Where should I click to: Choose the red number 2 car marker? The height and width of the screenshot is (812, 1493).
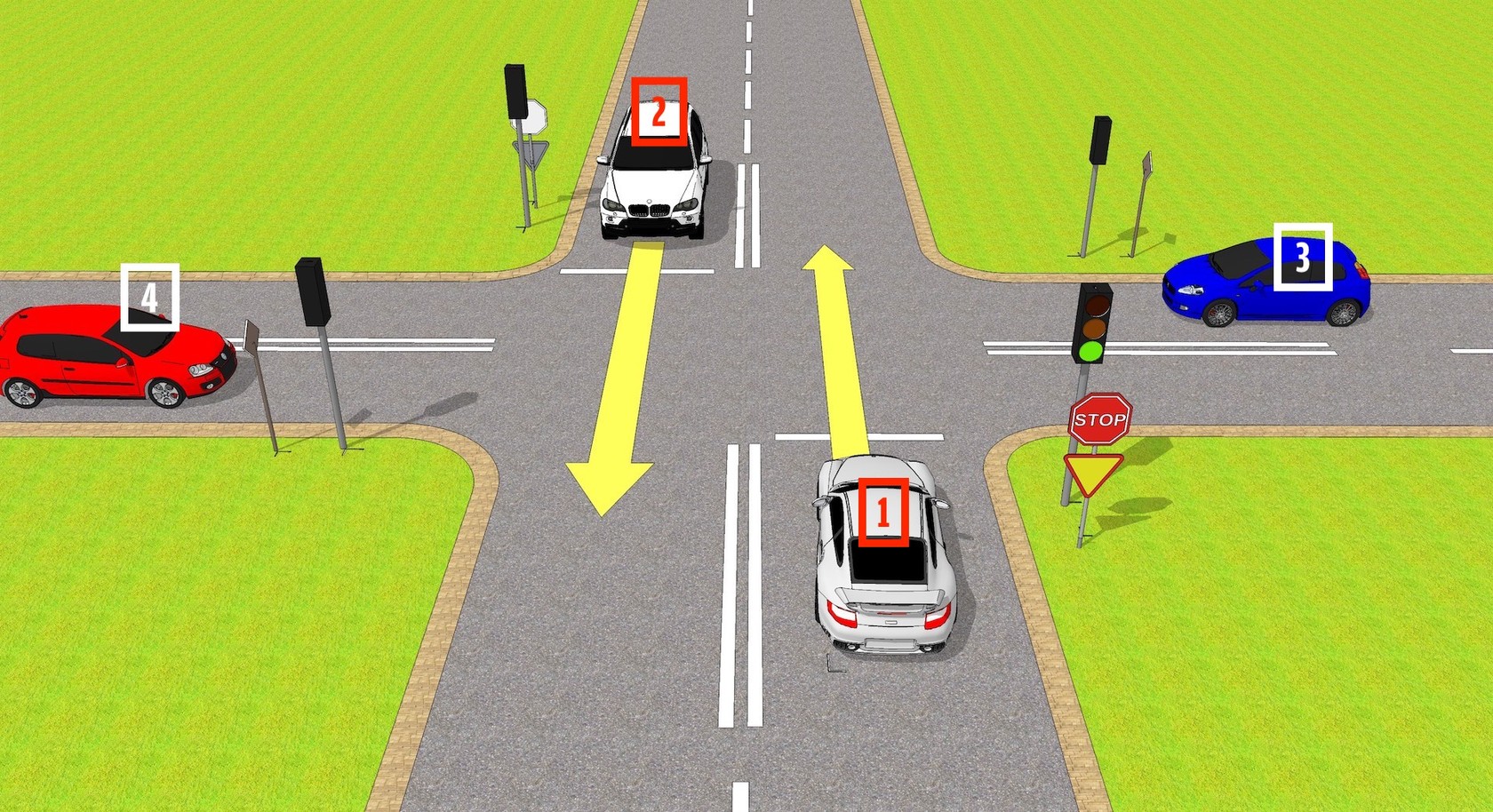(x=659, y=111)
